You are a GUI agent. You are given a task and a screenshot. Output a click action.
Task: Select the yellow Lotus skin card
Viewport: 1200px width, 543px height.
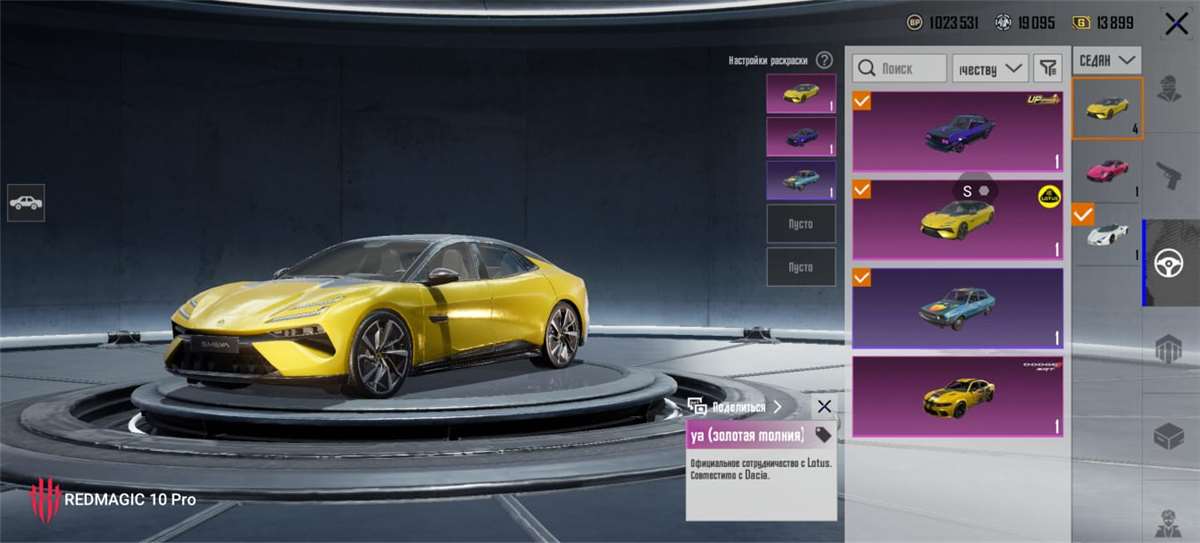[x=957, y=219]
